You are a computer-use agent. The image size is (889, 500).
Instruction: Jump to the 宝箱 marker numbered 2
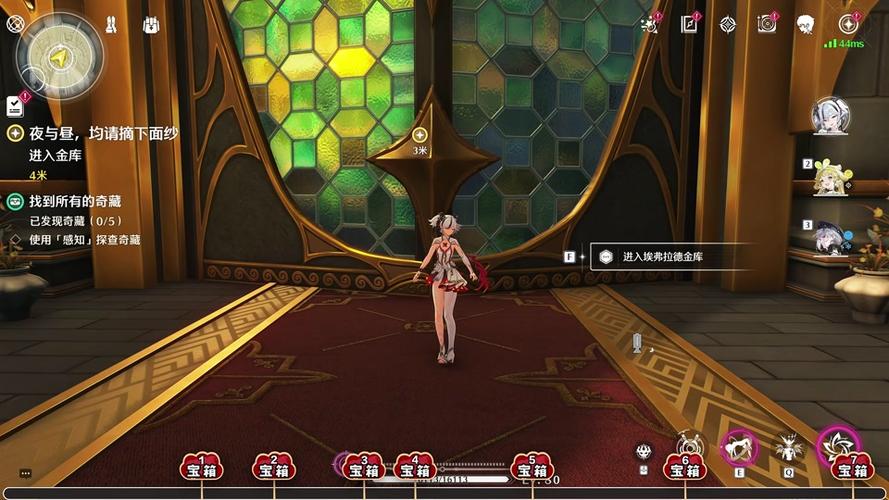(x=274, y=468)
